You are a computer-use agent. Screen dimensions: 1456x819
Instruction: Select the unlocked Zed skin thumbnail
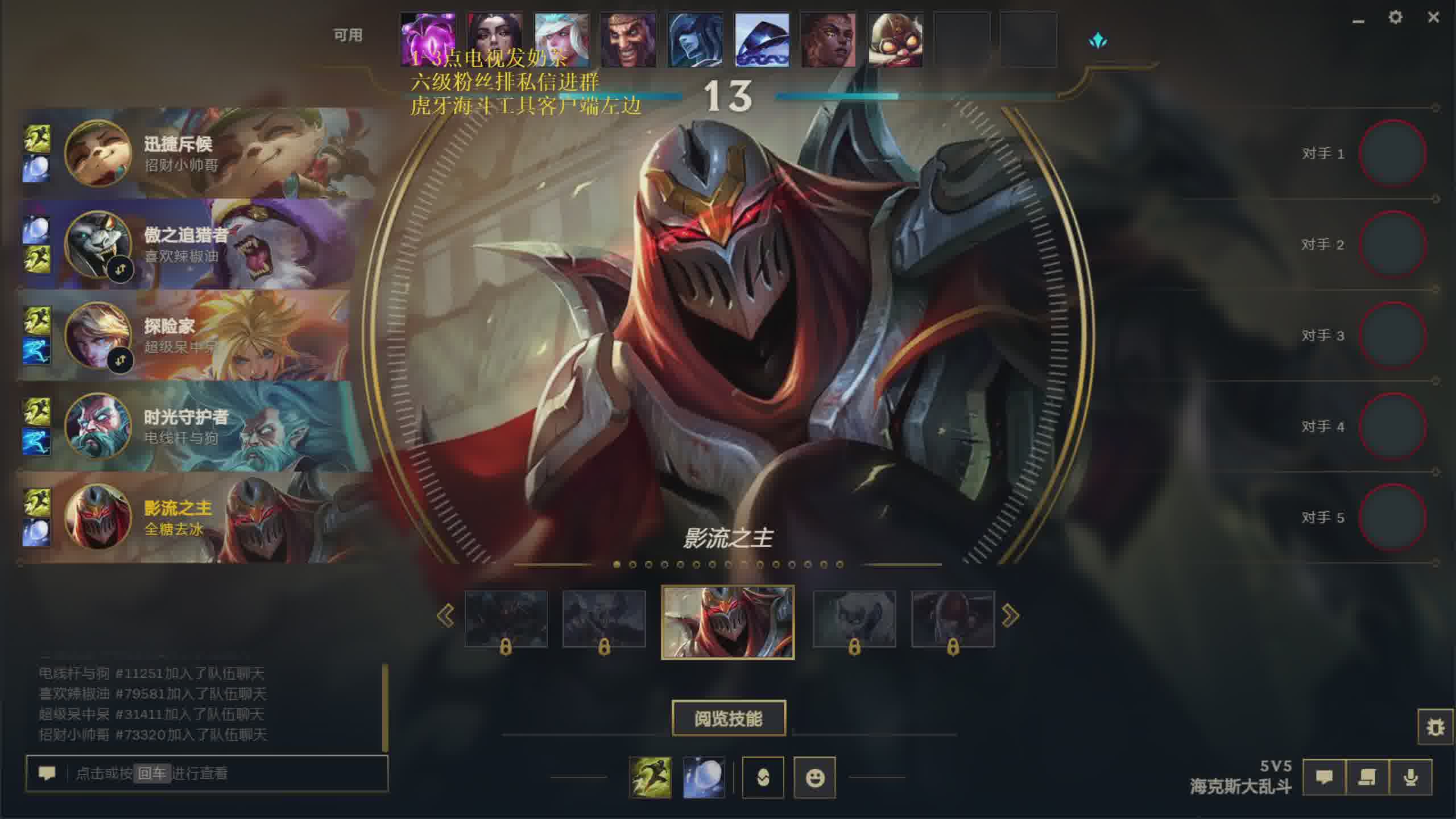[x=727, y=622]
